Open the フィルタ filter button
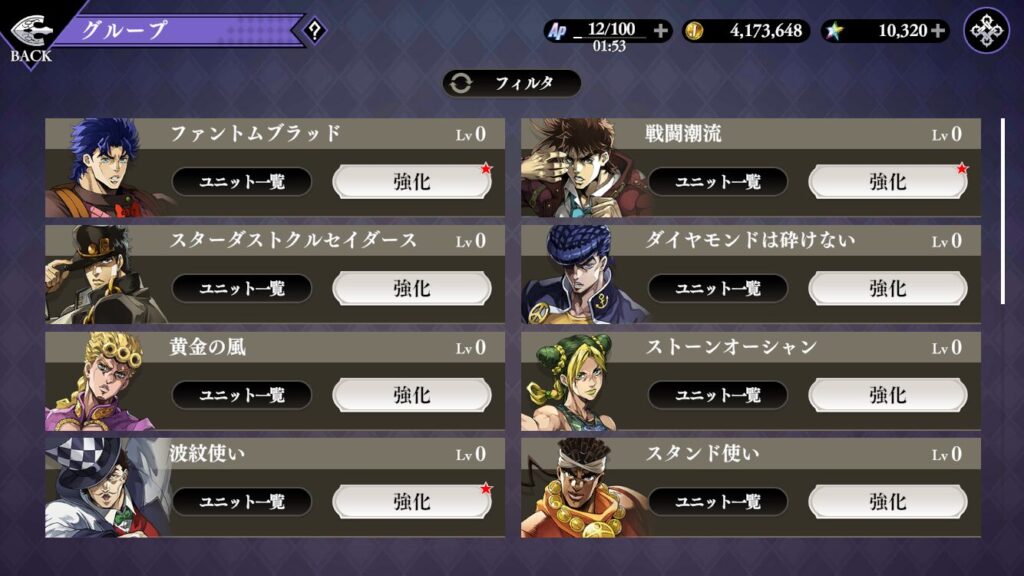The width and height of the screenshot is (1024, 576). (511, 83)
